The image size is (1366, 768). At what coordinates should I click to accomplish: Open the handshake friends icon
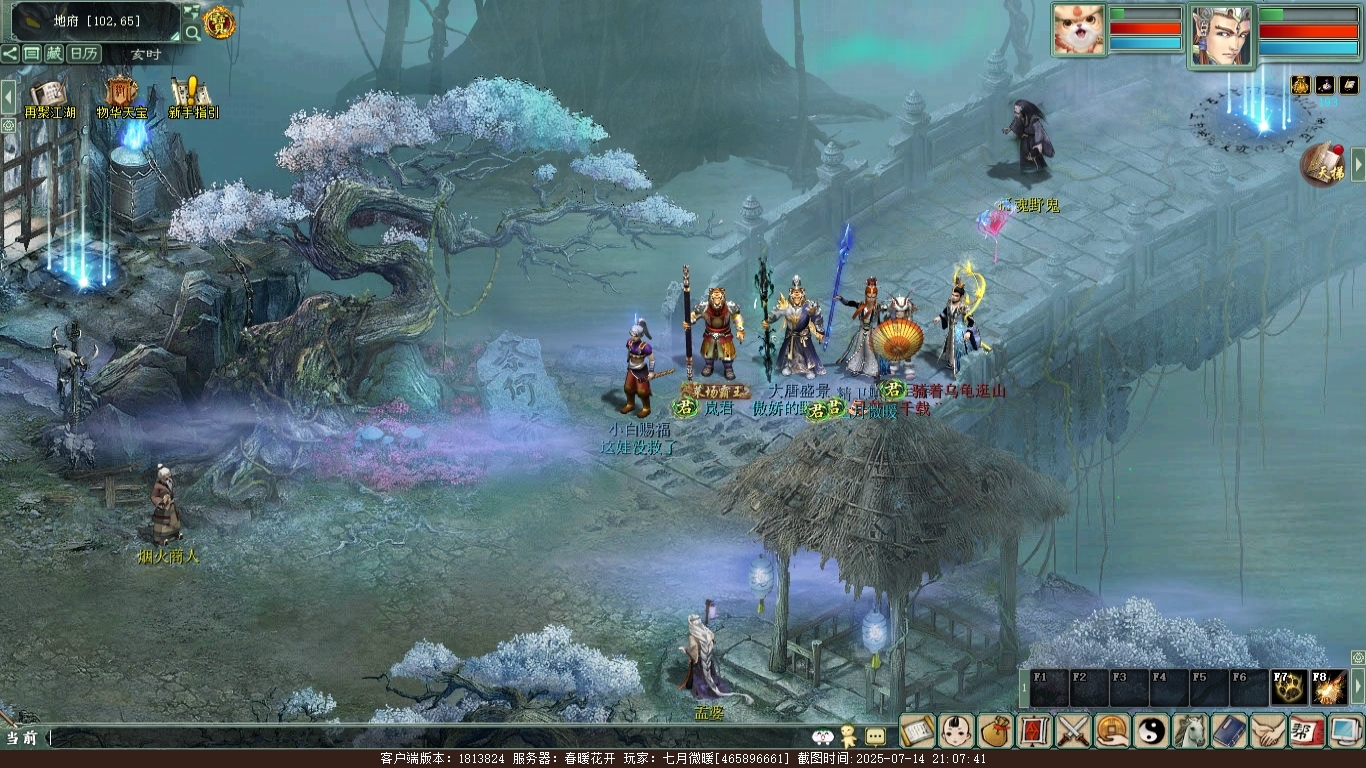pos(1268,731)
